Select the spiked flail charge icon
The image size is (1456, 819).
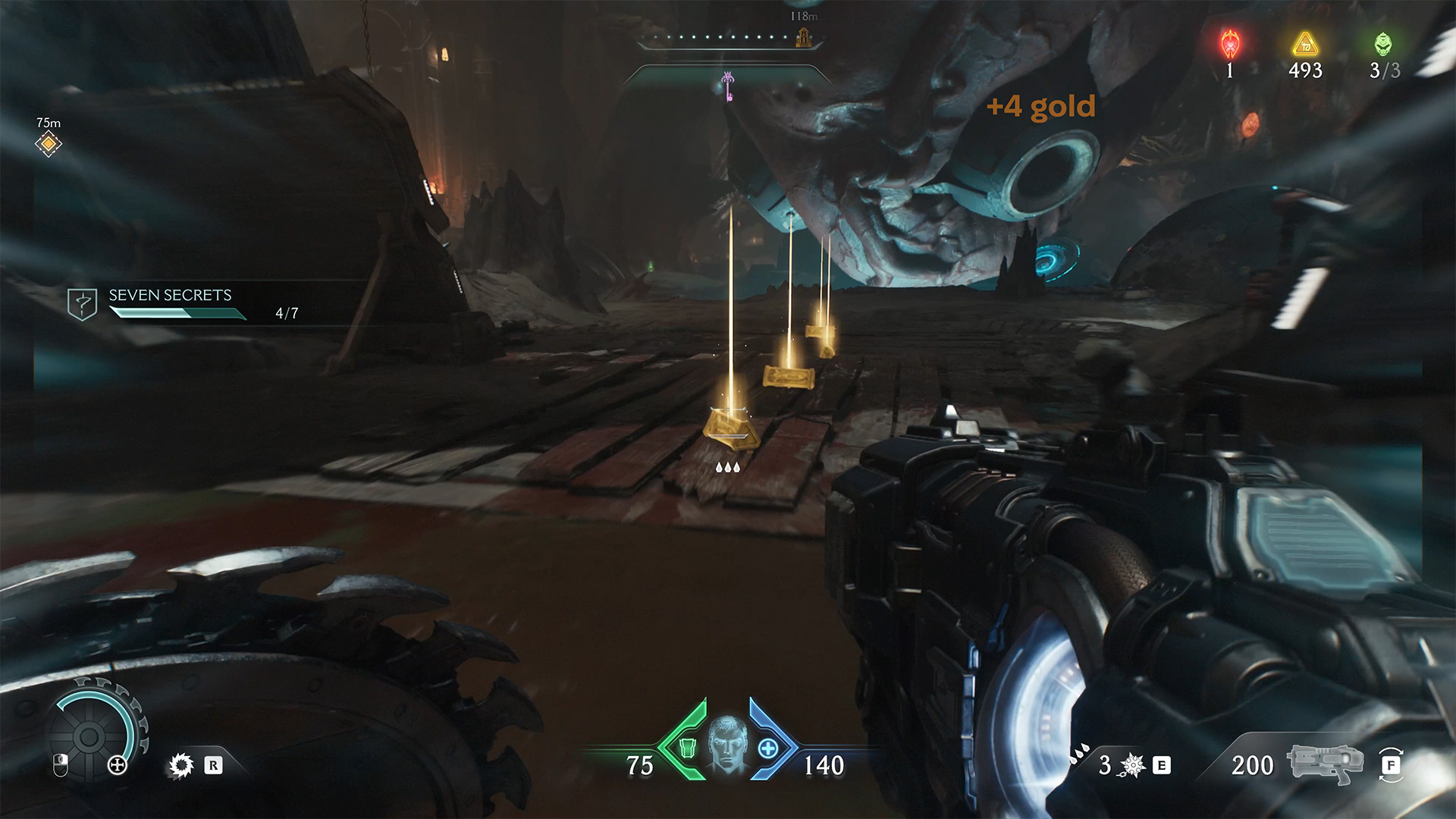point(1132,766)
